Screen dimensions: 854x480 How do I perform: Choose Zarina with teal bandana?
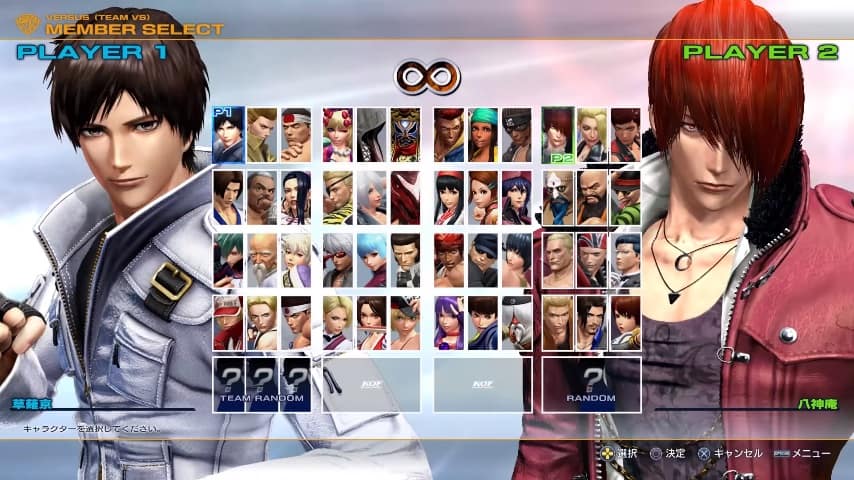(x=483, y=135)
